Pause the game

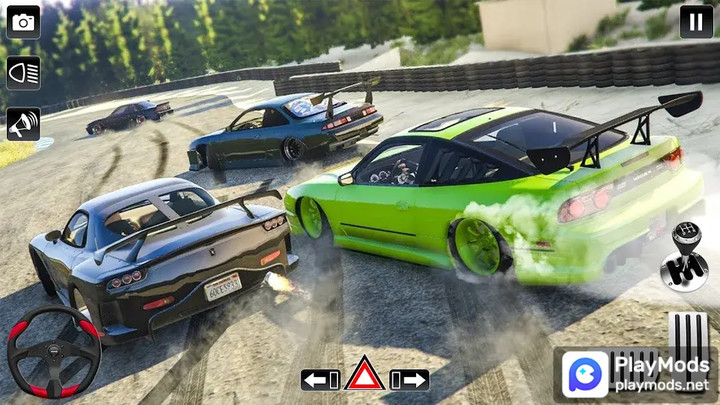[696, 21]
